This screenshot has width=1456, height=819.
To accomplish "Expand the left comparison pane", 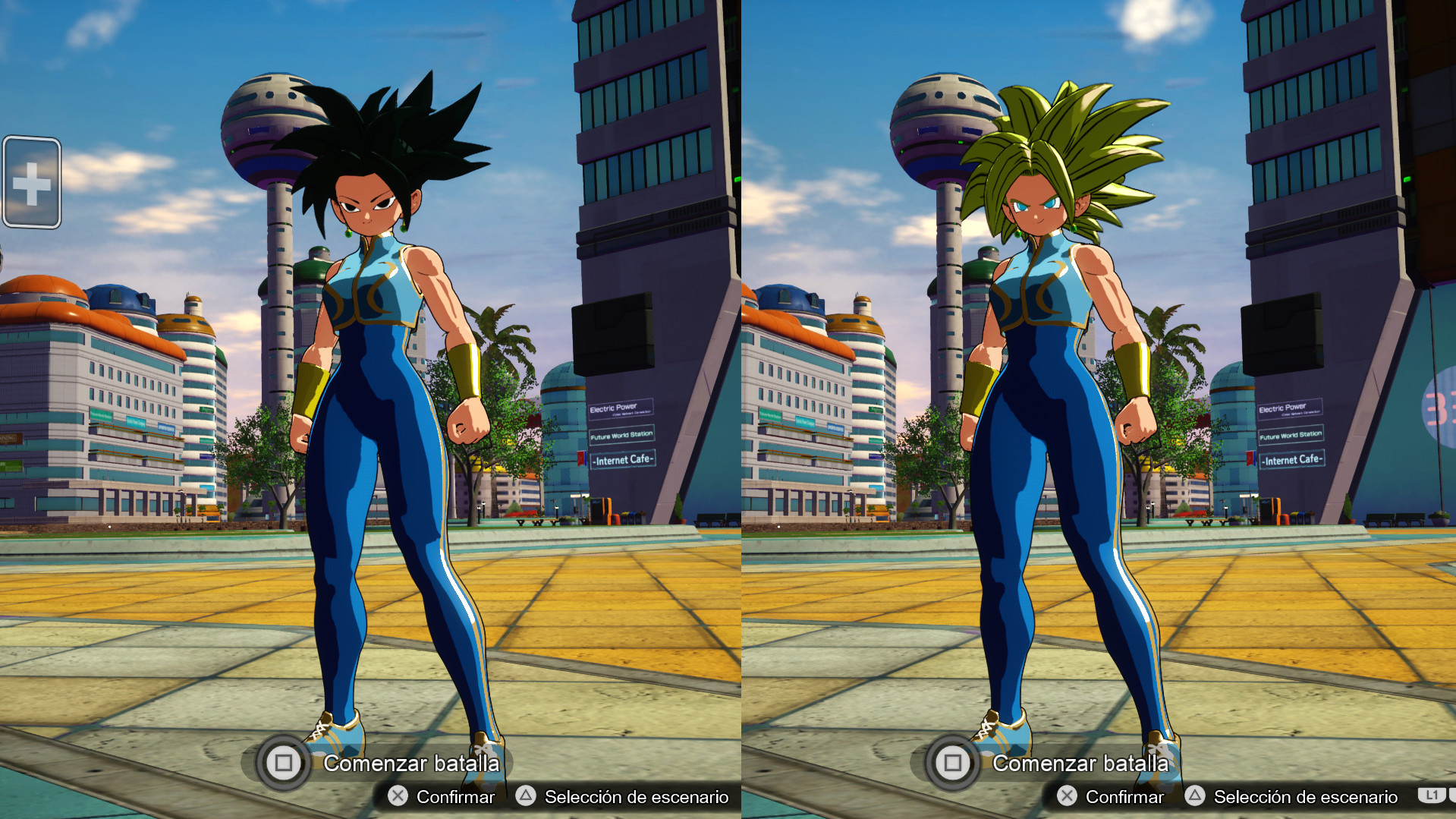I will [364, 410].
